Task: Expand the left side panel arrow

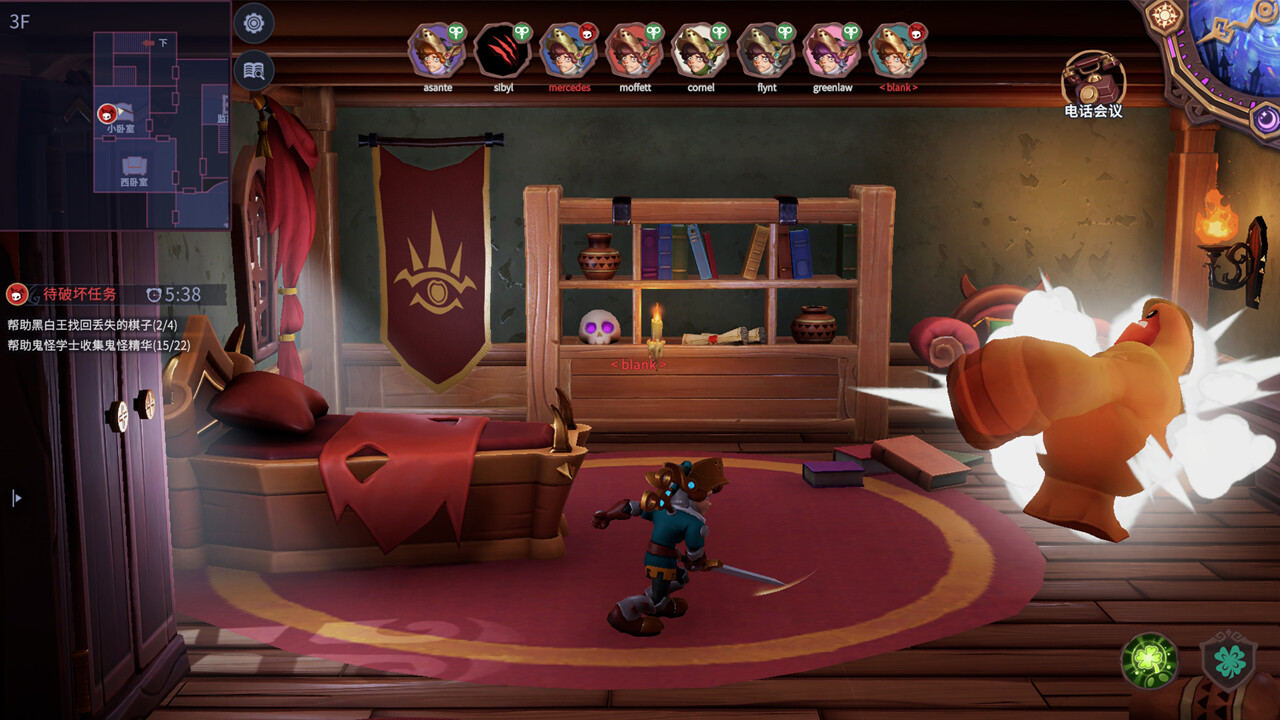Action: pos(16,497)
